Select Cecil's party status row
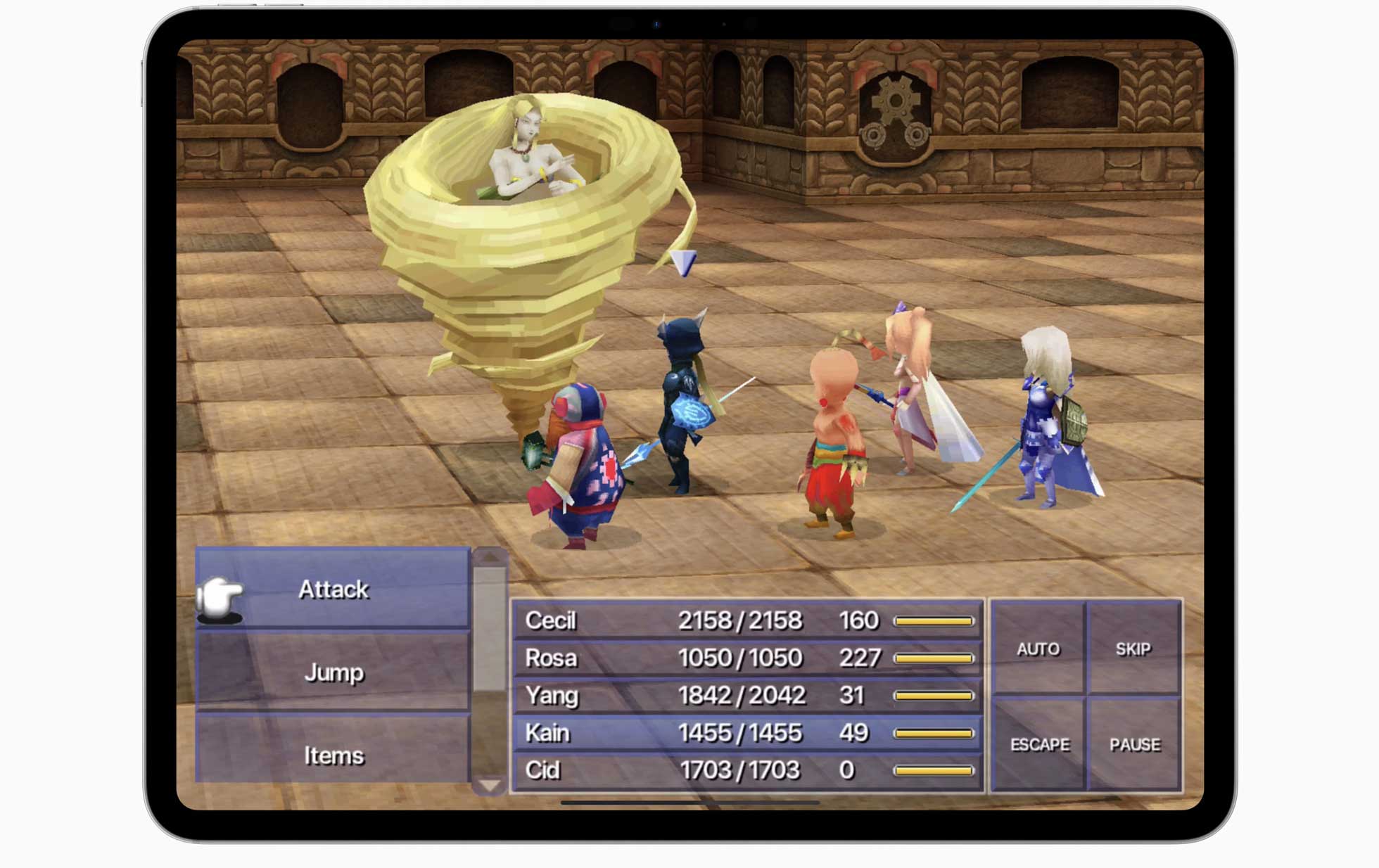 pos(746,620)
